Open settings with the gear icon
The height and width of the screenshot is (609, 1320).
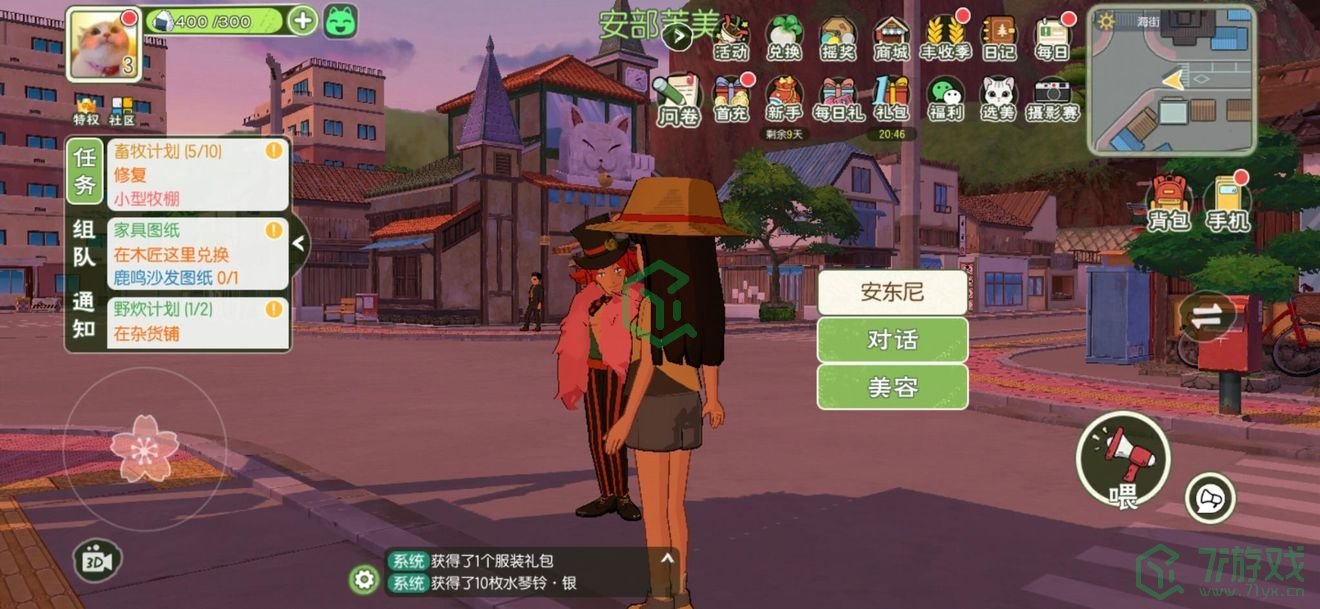[x=365, y=579]
